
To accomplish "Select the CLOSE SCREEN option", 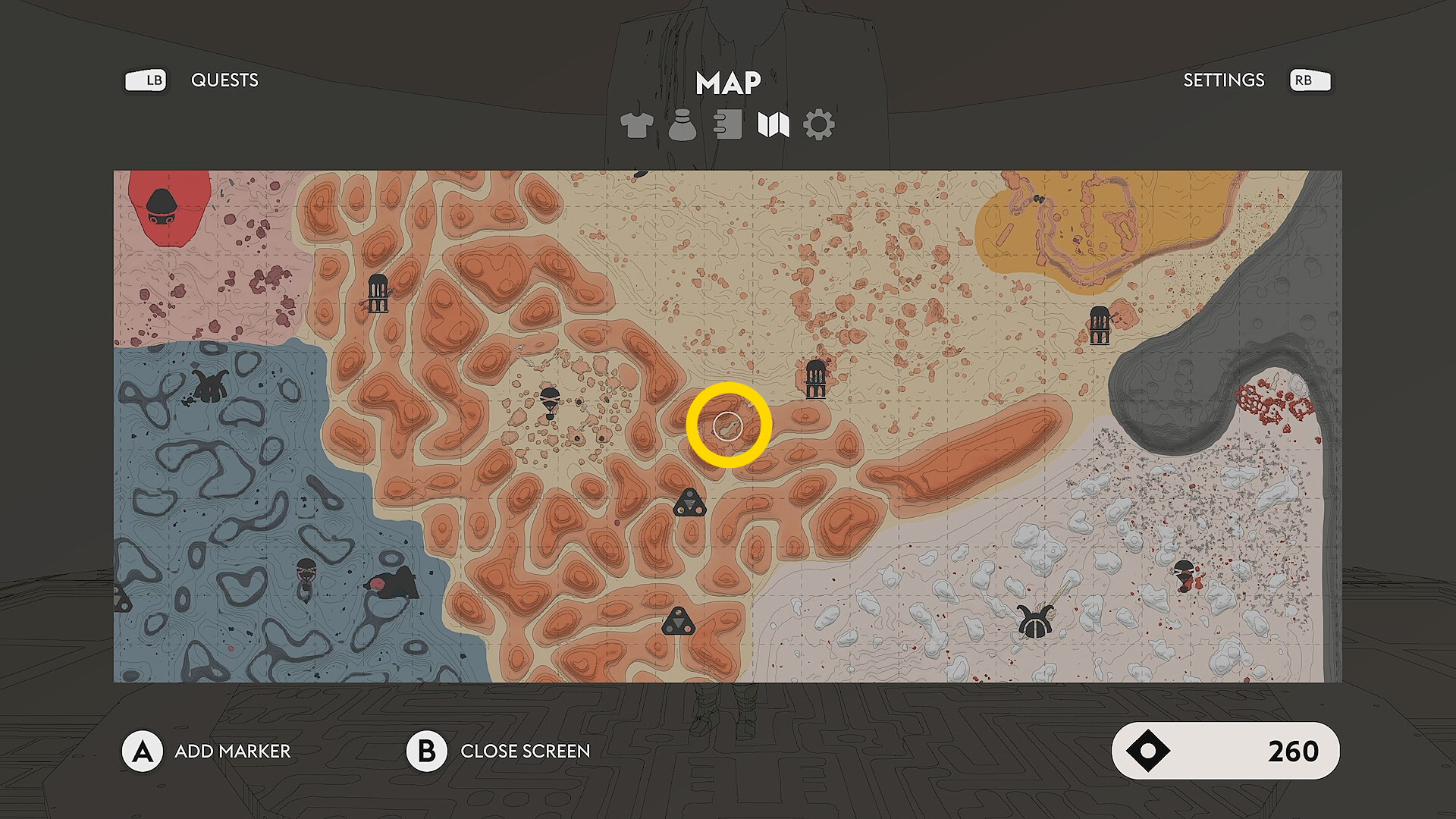I will coord(525,751).
